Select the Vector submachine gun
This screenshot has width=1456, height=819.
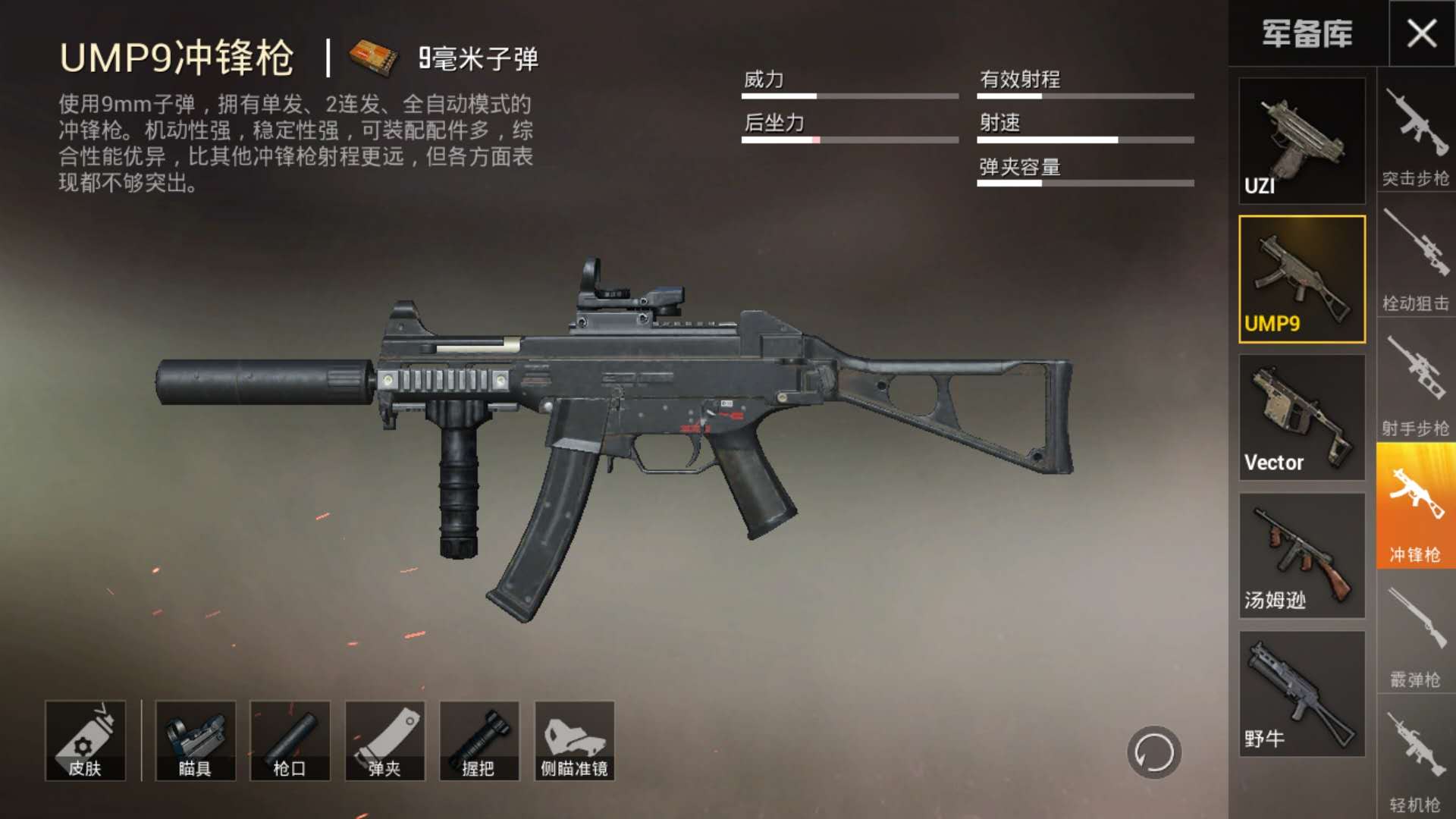click(1301, 418)
